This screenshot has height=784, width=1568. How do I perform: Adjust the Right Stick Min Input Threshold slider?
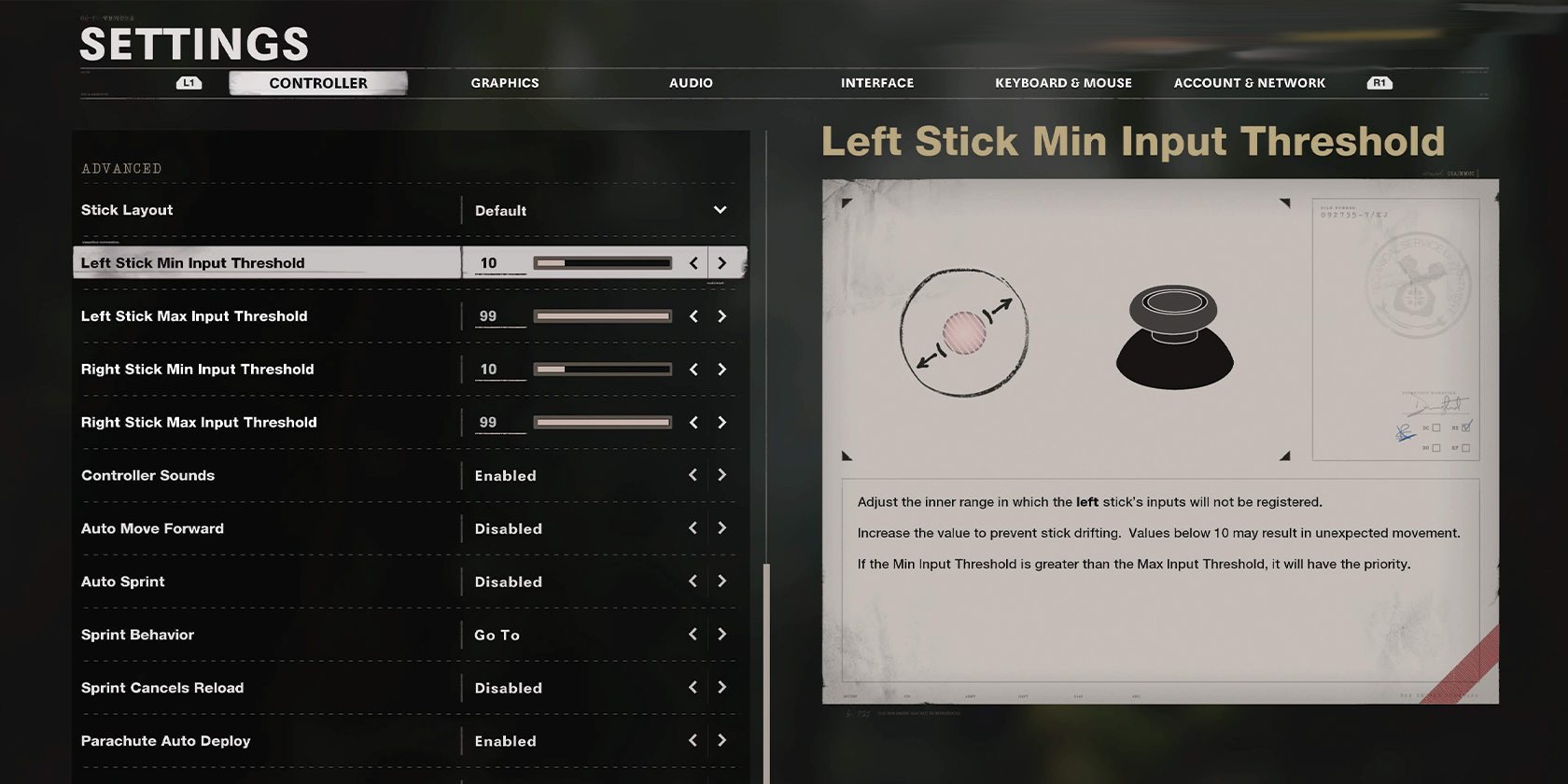pos(603,370)
